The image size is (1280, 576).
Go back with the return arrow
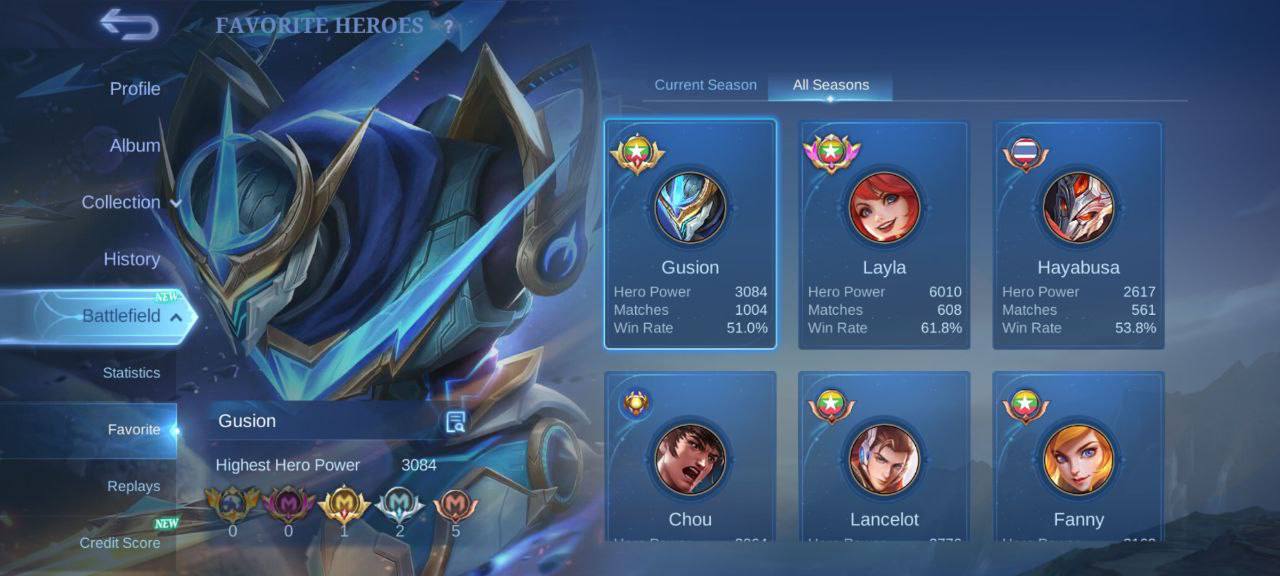point(129,26)
